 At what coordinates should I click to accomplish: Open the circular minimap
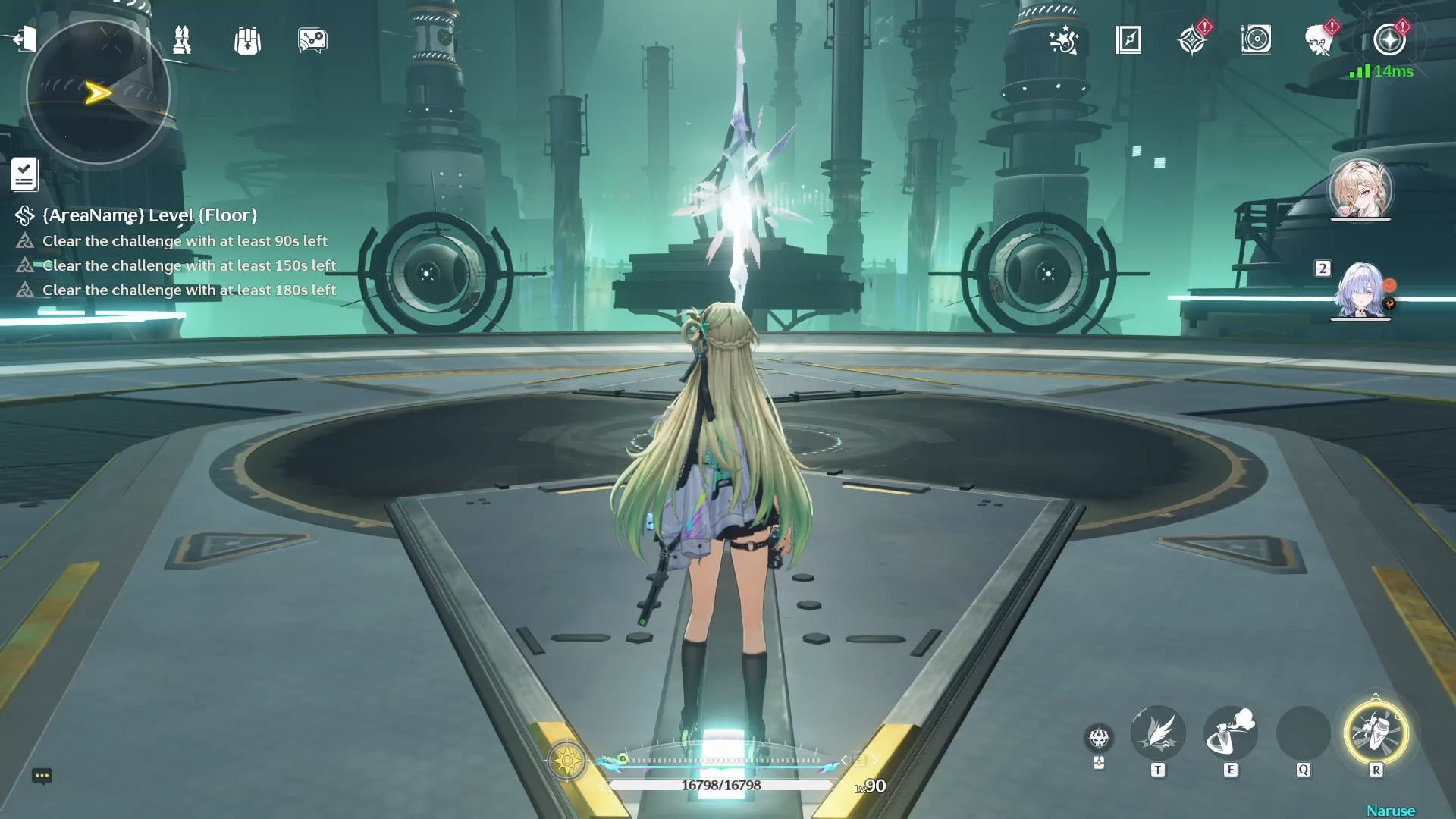(98, 93)
